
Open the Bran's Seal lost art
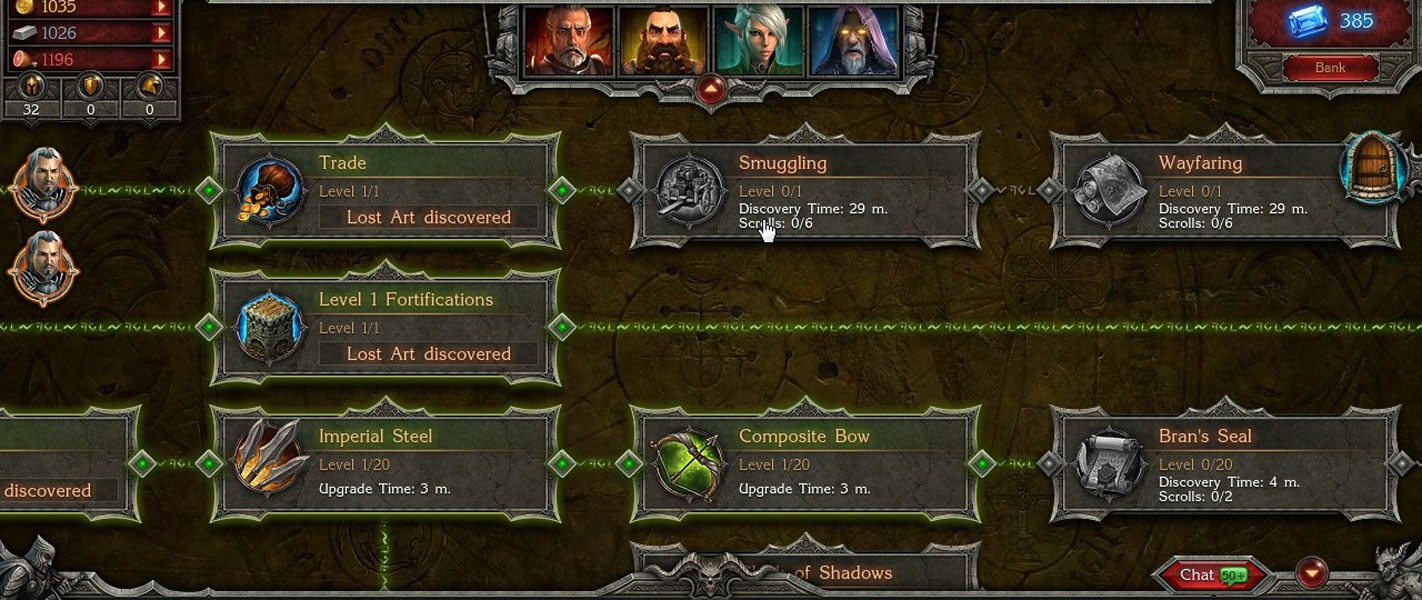1226,463
